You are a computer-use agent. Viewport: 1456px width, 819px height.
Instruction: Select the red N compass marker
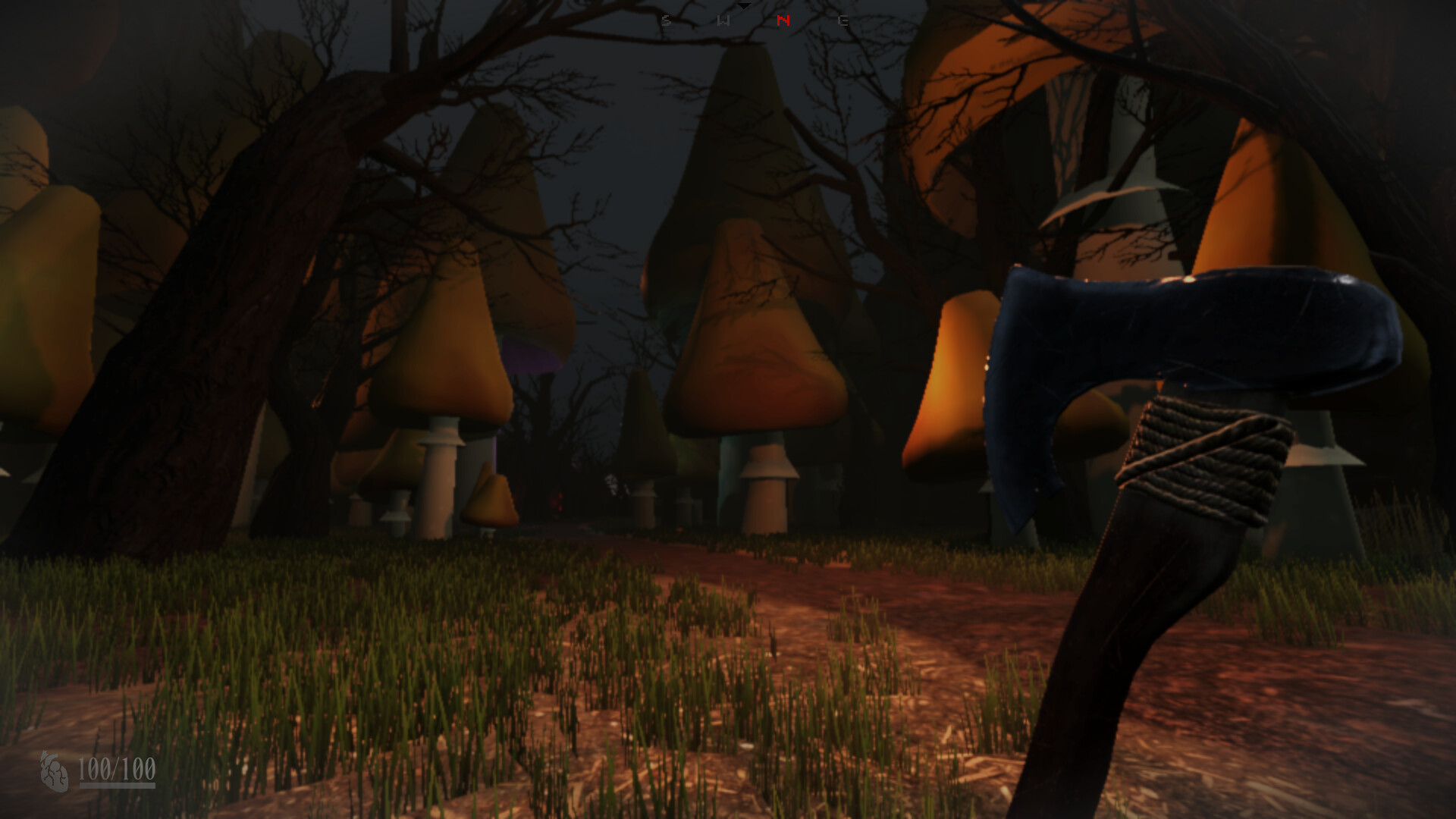(783, 20)
